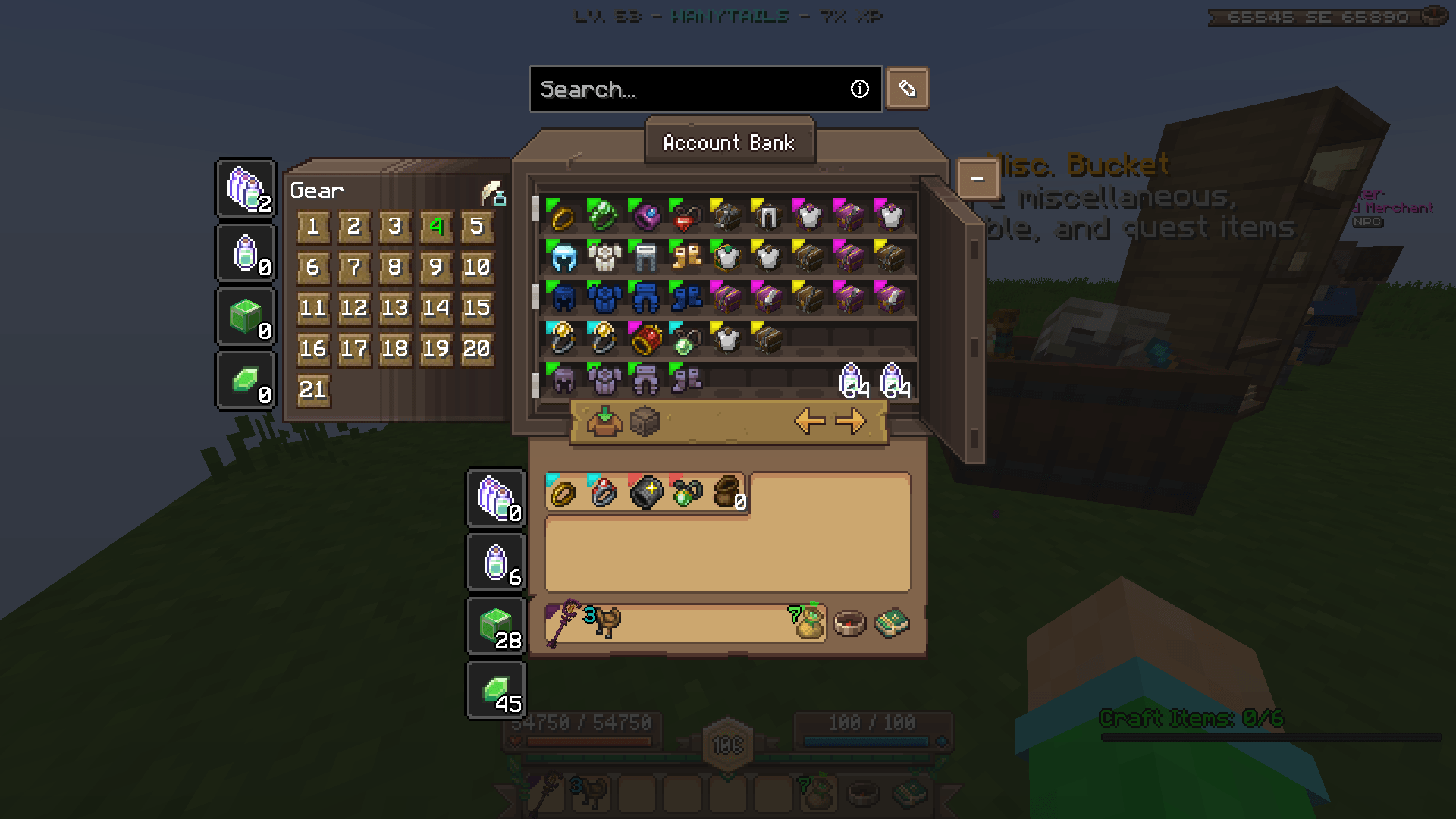Image resolution: width=1456 pixels, height=819 pixels.
Task: Go to the next bank page with the right arrow
Action: point(852,422)
